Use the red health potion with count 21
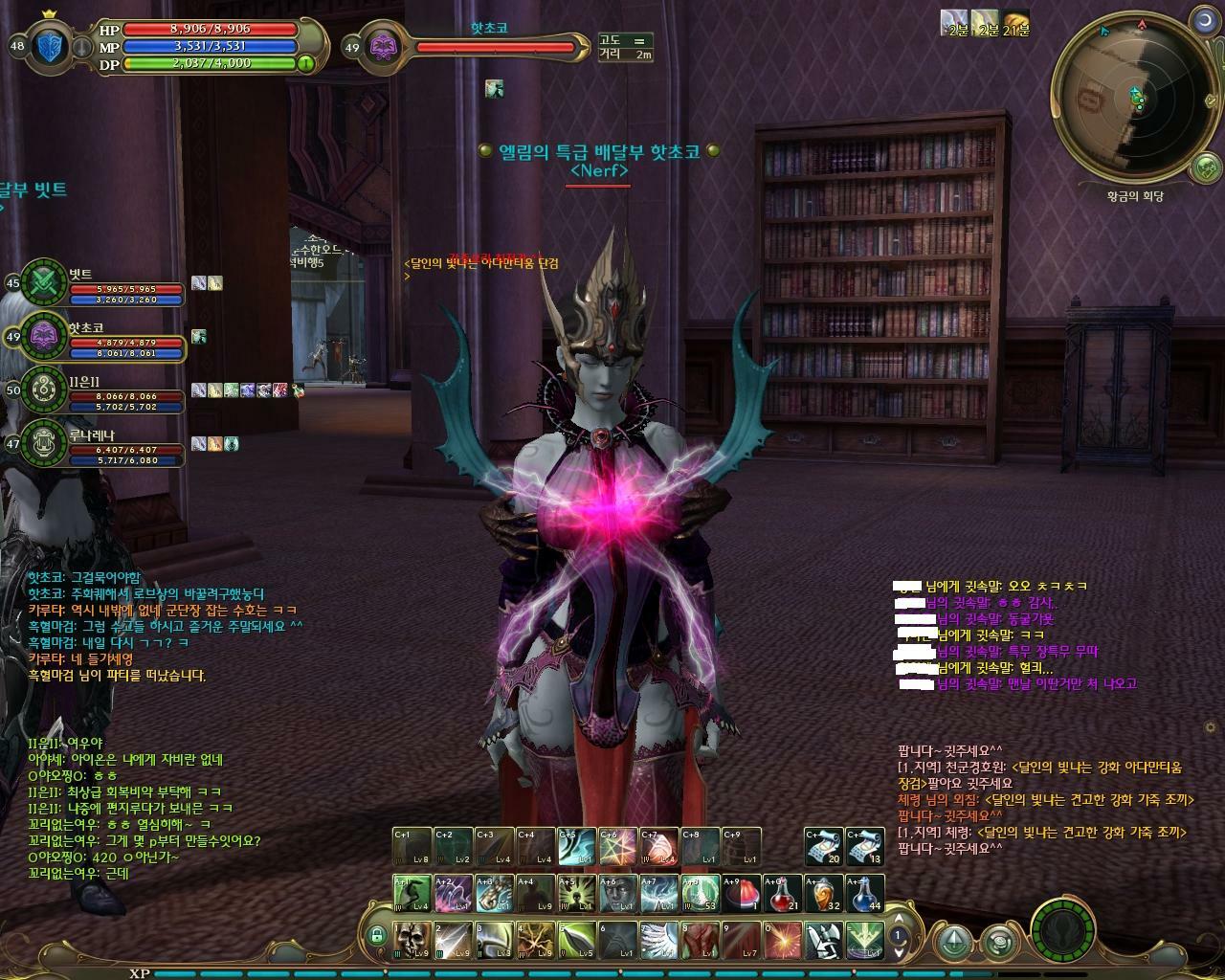The image size is (1225, 980). tap(783, 894)
